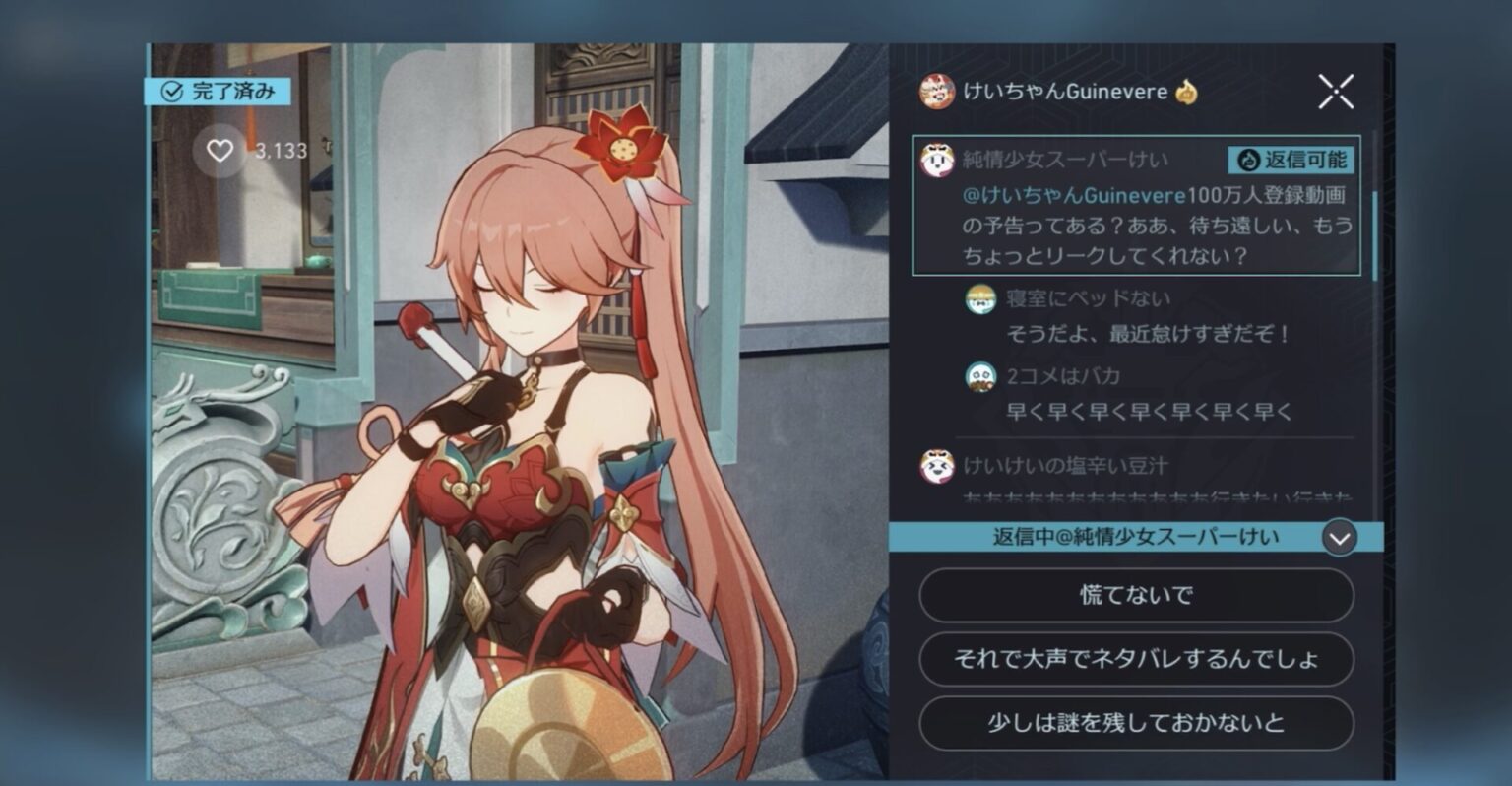Toggle like on the photo with heart icon
Screen dimensions: 1512x786
pyautogui.click(x=219, y=150)
